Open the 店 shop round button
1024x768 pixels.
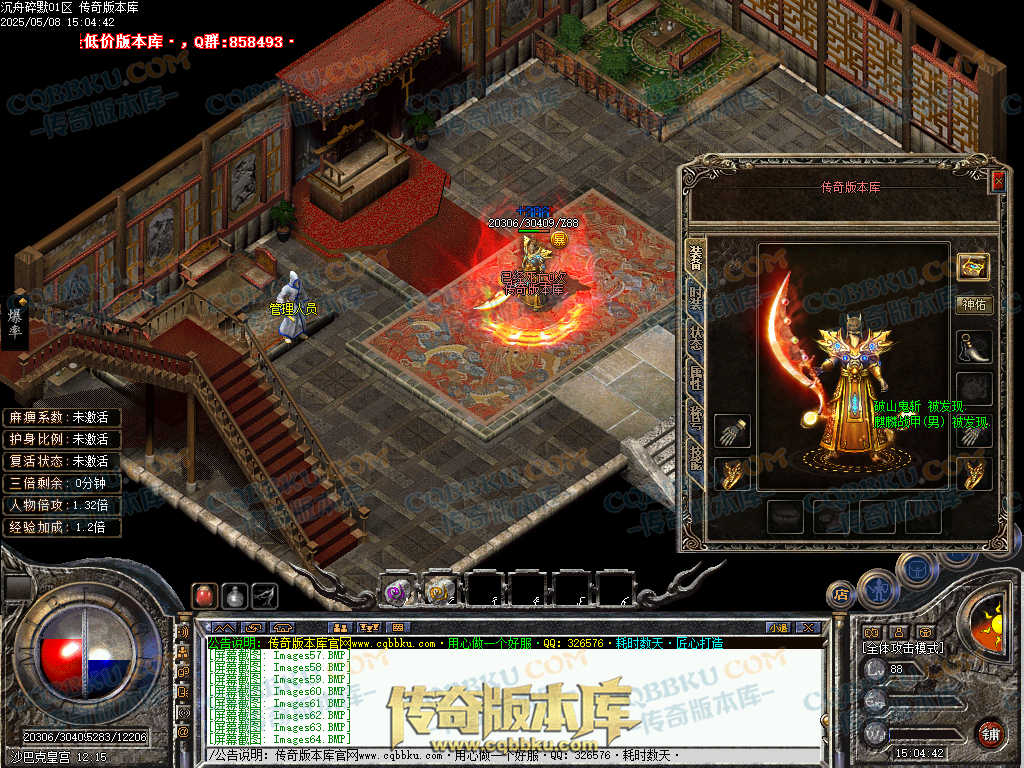[840, 594]
